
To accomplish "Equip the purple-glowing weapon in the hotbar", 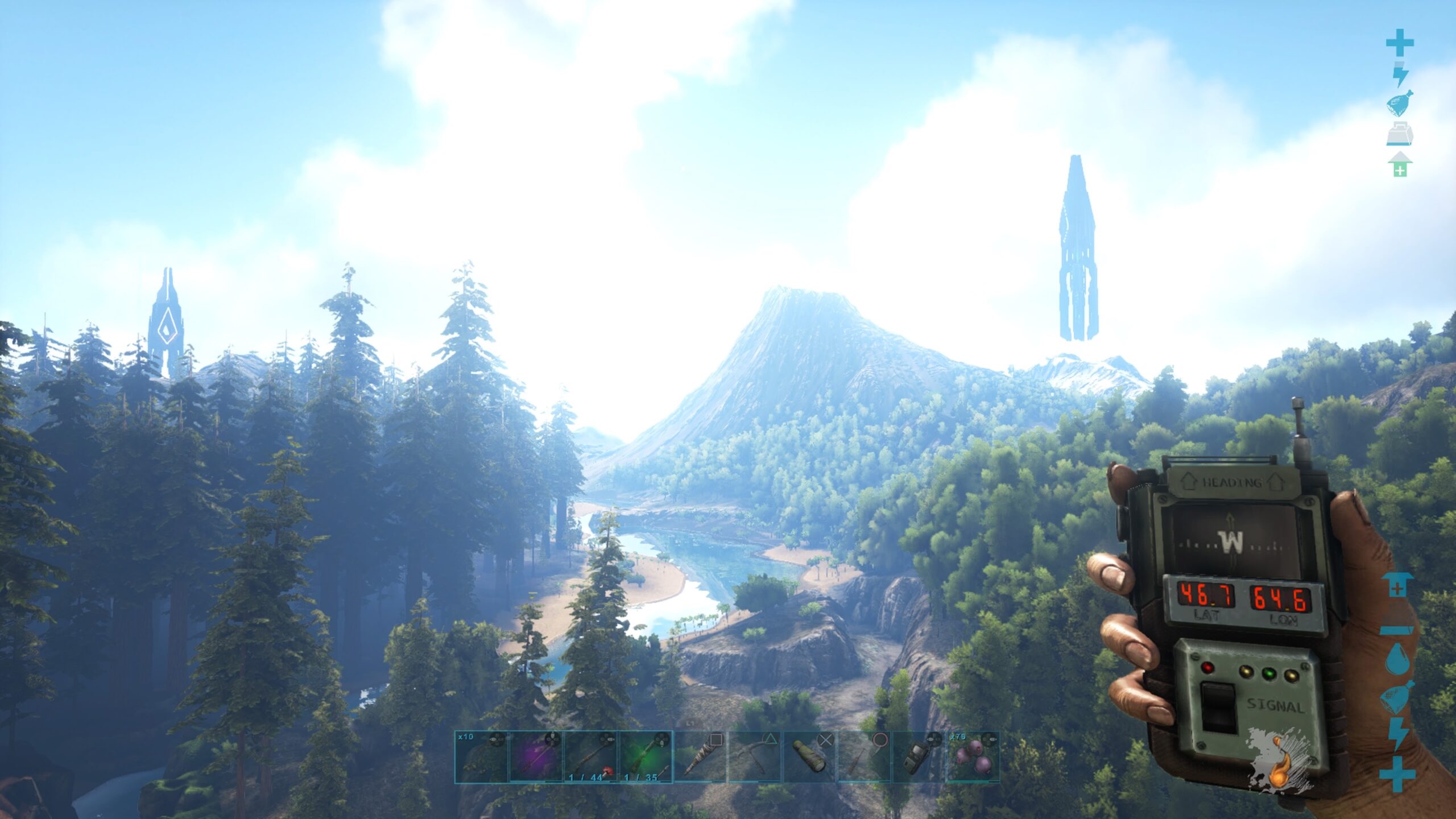I will pos(536,757).
